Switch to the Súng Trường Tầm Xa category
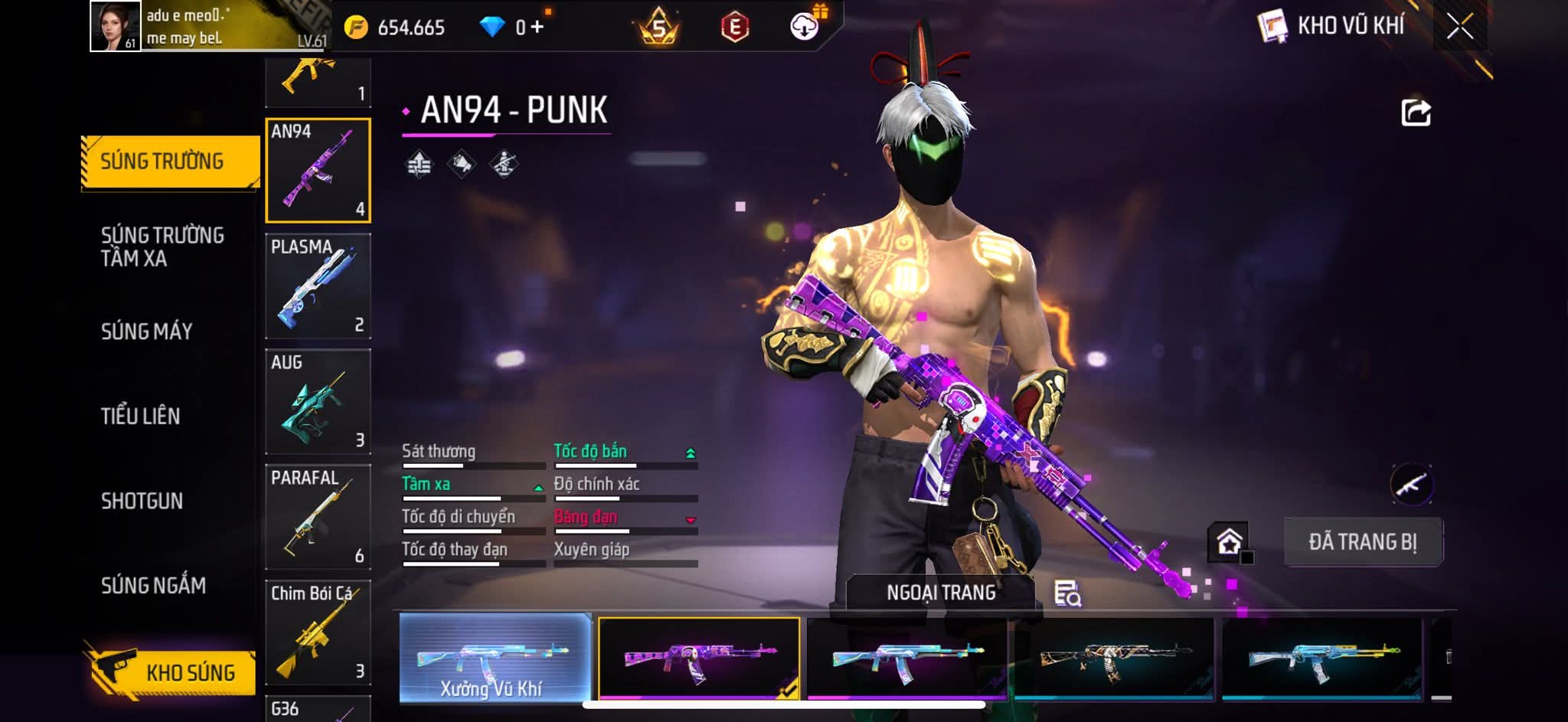Image resolution: width=1568 pixels, height=722 pixels. (162, 247)
